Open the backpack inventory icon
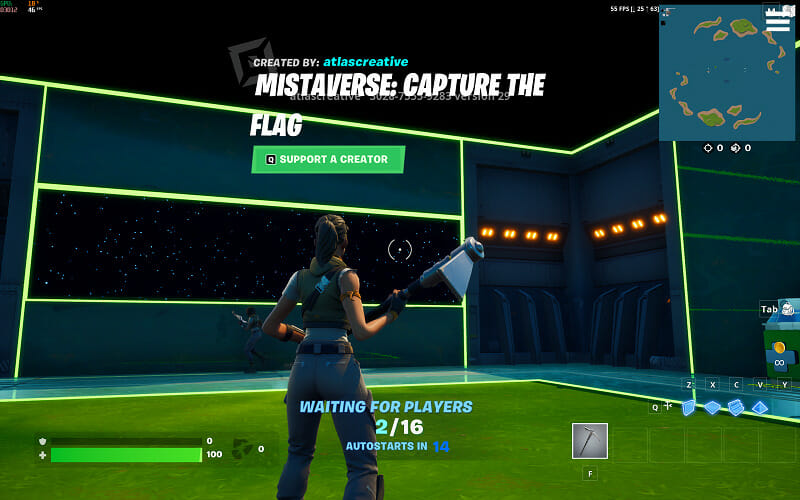Image resolution: width=800 pixels, height=500 pixels. click(790, 310)
